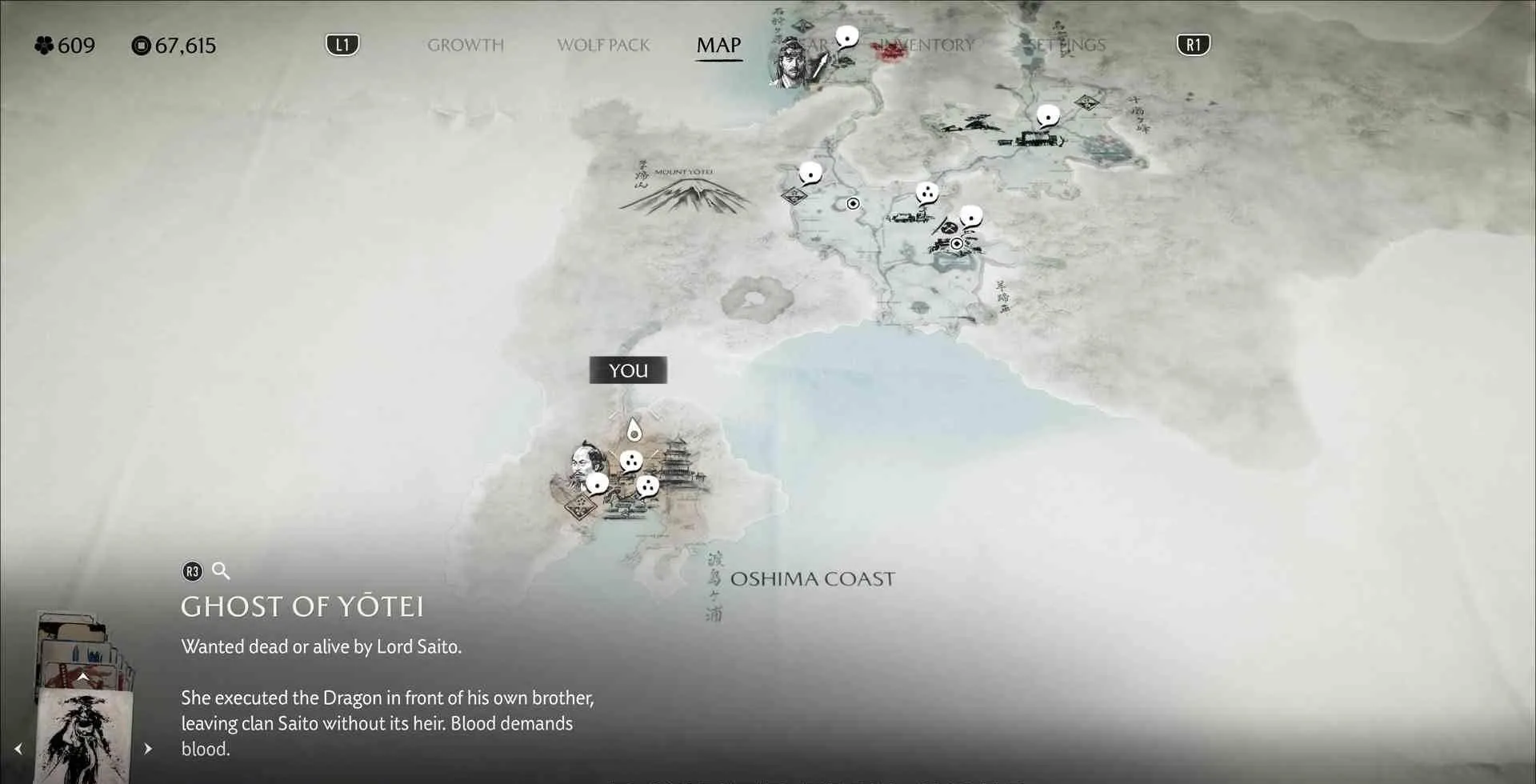Open the Settings tab
This screenshot has width=1536, height=784.
coord(1066,45)
